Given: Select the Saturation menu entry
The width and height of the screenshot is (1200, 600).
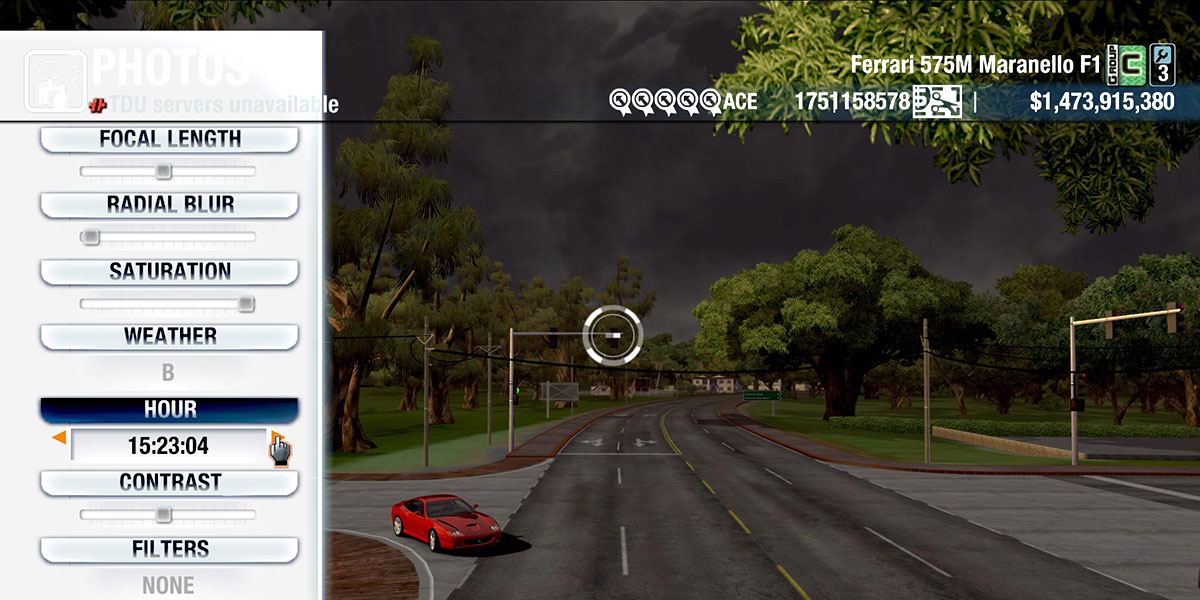Looking at the screenshot, I should coord(169,272).
